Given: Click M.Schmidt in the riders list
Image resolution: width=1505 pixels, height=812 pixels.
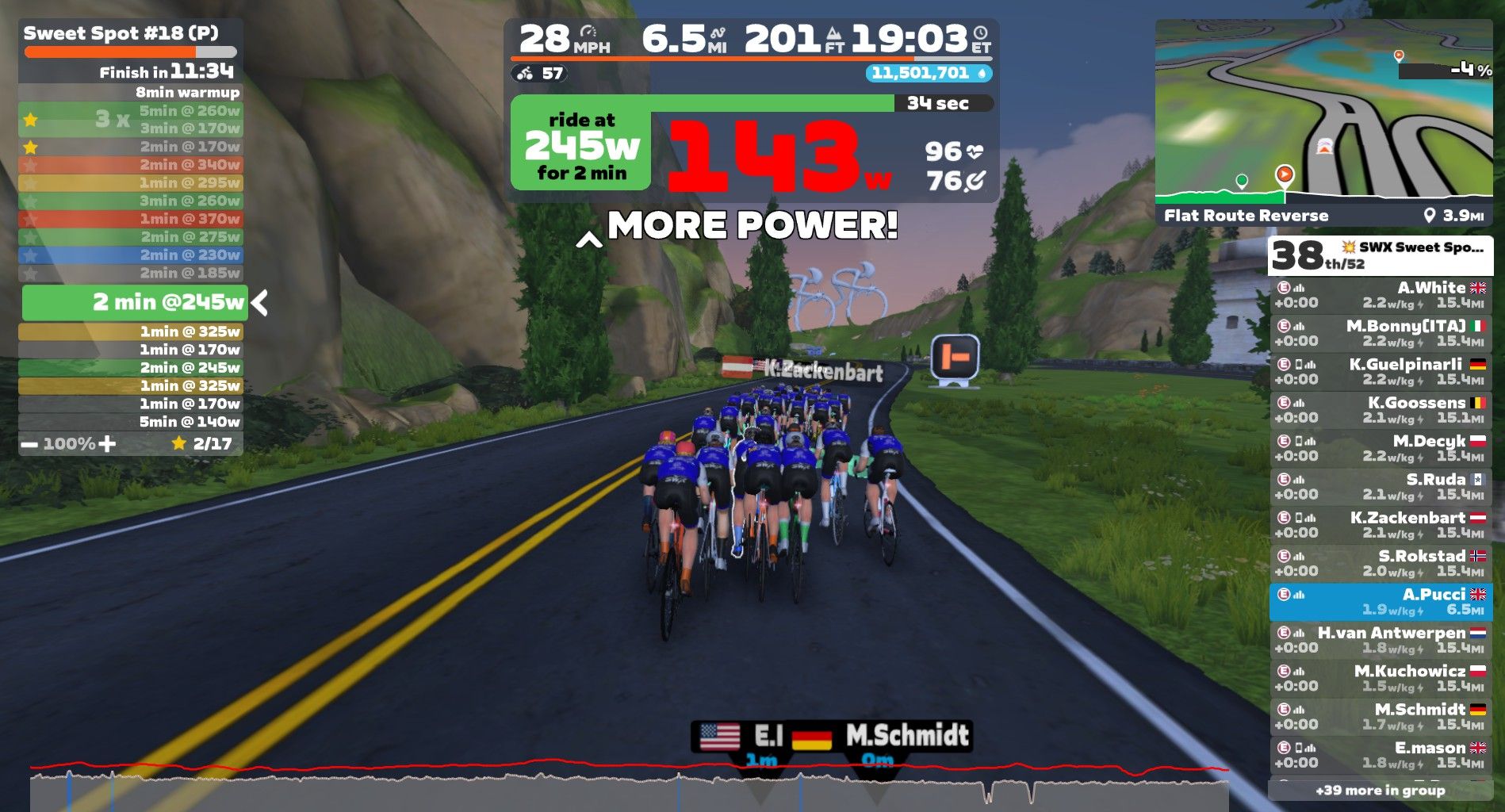Looking at the screenshot, I should (1380, 717).
